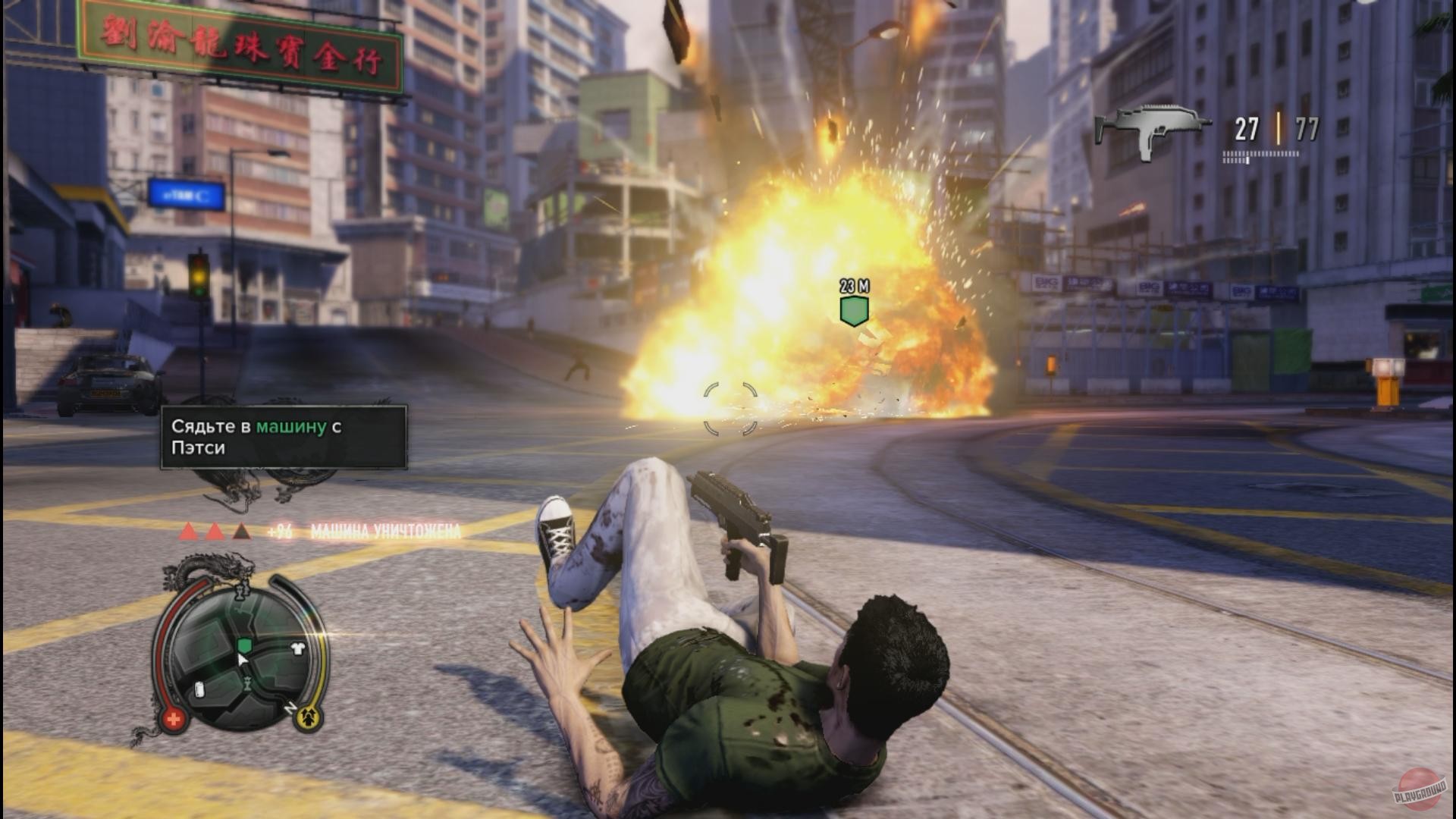Click the red health cross icon

pyautogui.click(x=174, y=719)
